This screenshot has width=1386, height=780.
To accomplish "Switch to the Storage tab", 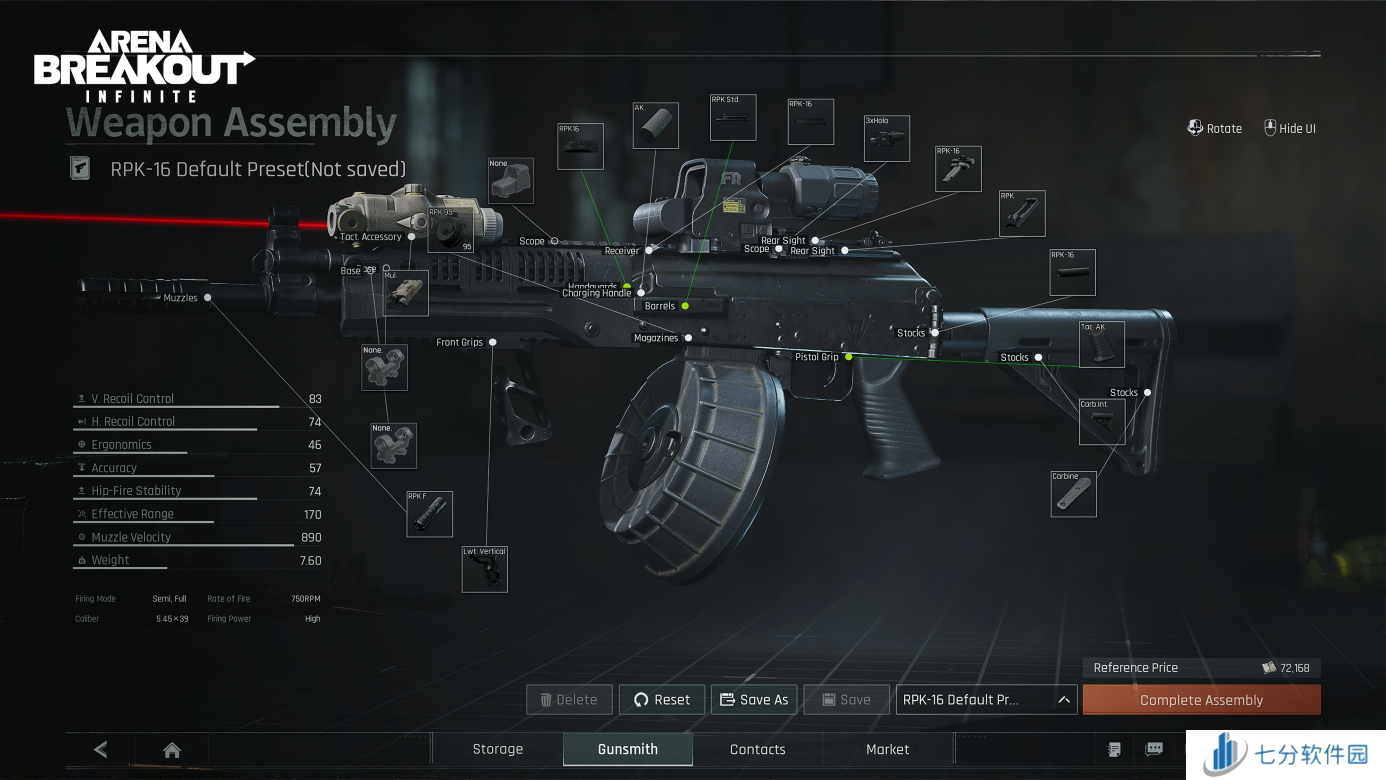I will coord(497,749).
